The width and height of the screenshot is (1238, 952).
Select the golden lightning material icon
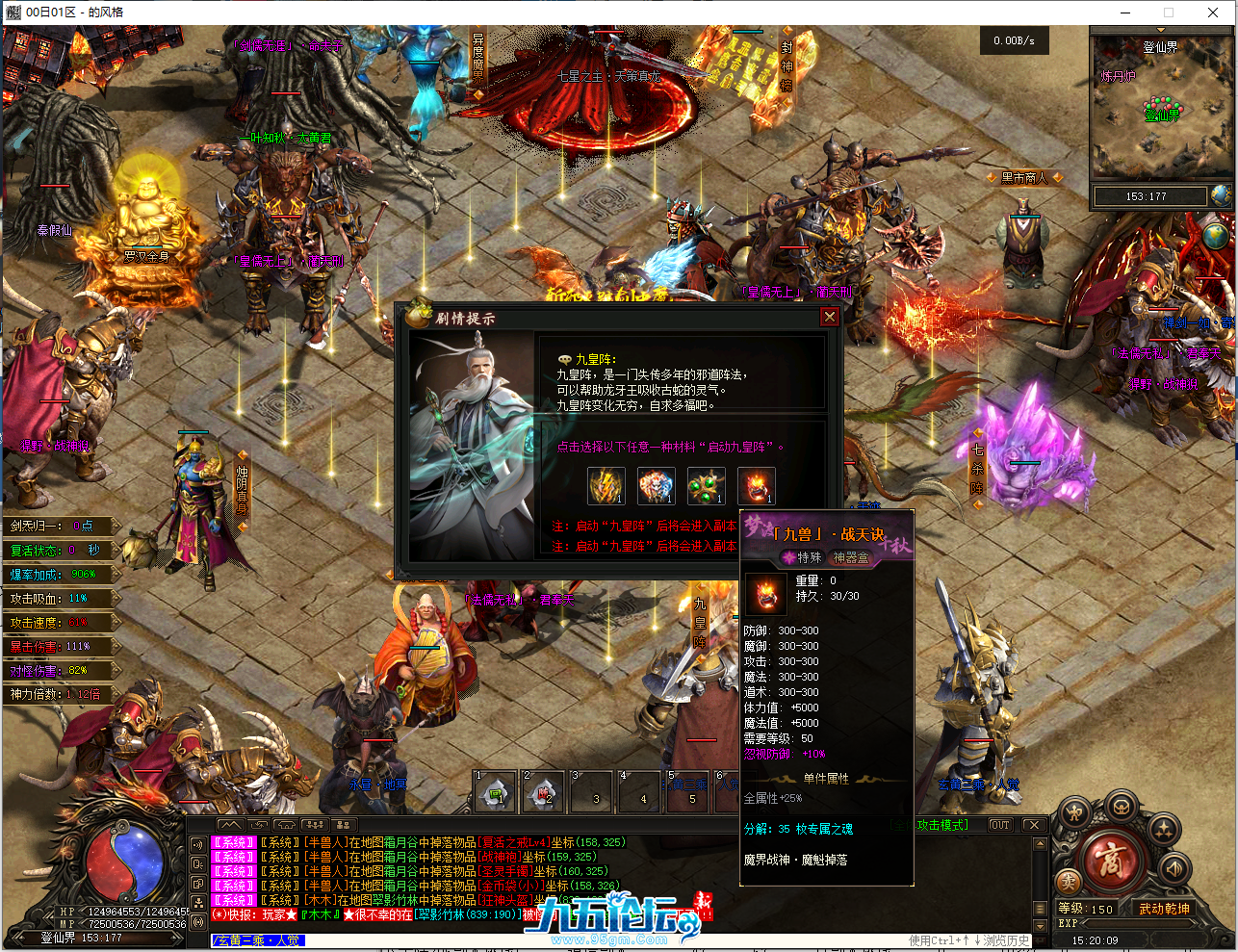click(606, 485)
